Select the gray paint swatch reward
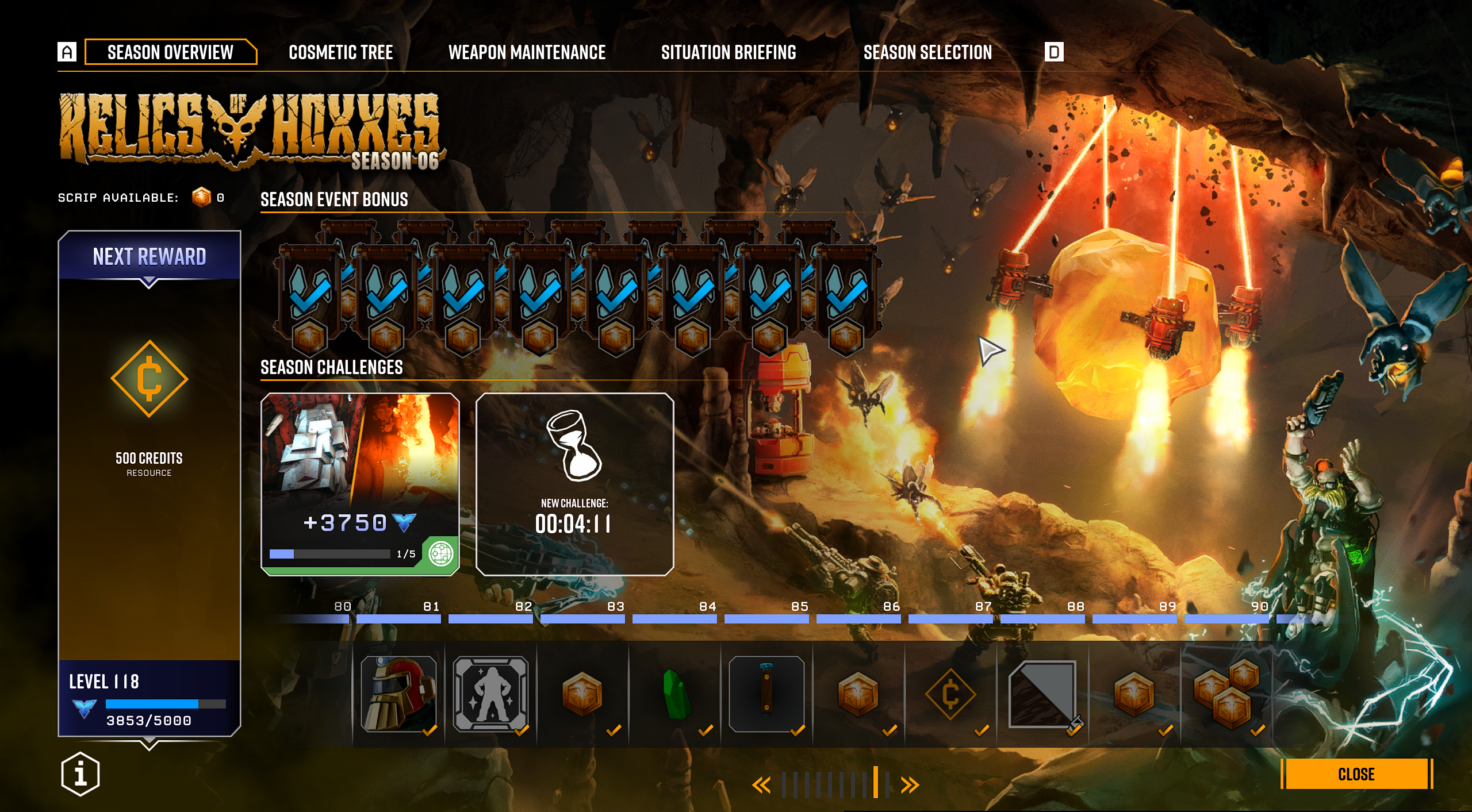This screenshot has height=812, width=1472. [x=1042, y=694]
